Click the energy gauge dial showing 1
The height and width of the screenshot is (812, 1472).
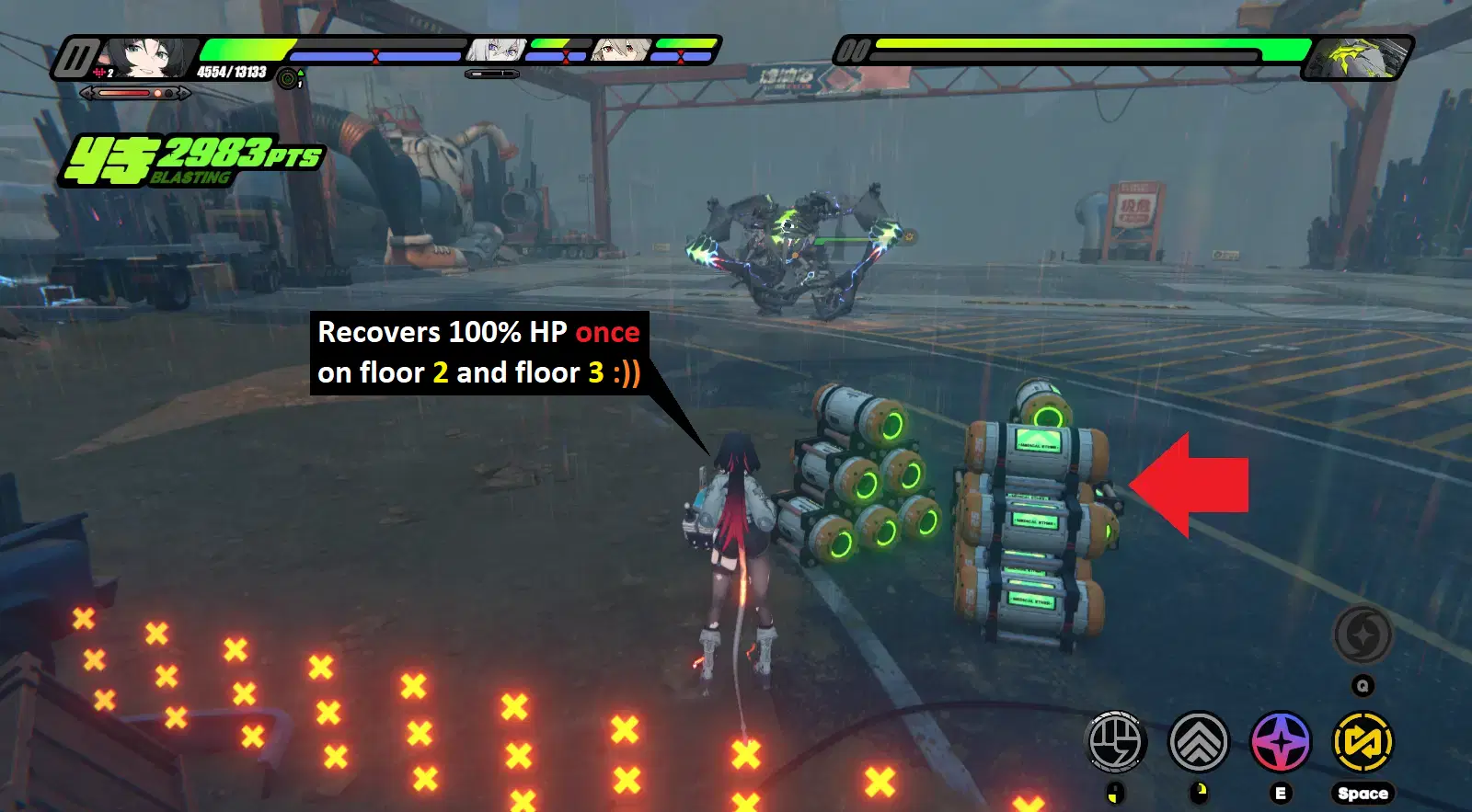pyautogui.click(x=286, y=76)
